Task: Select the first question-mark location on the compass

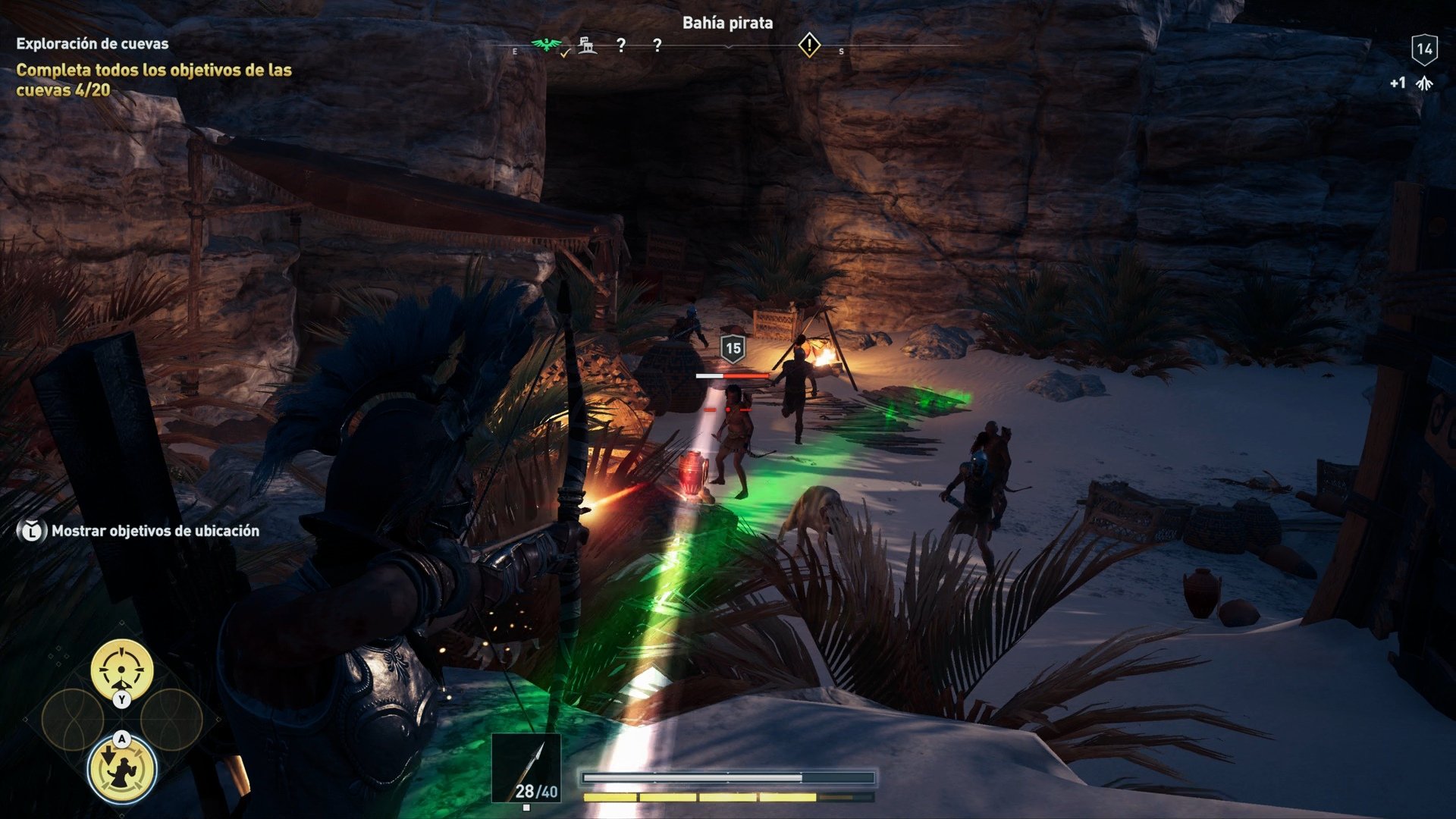Action: coord(623,44)
